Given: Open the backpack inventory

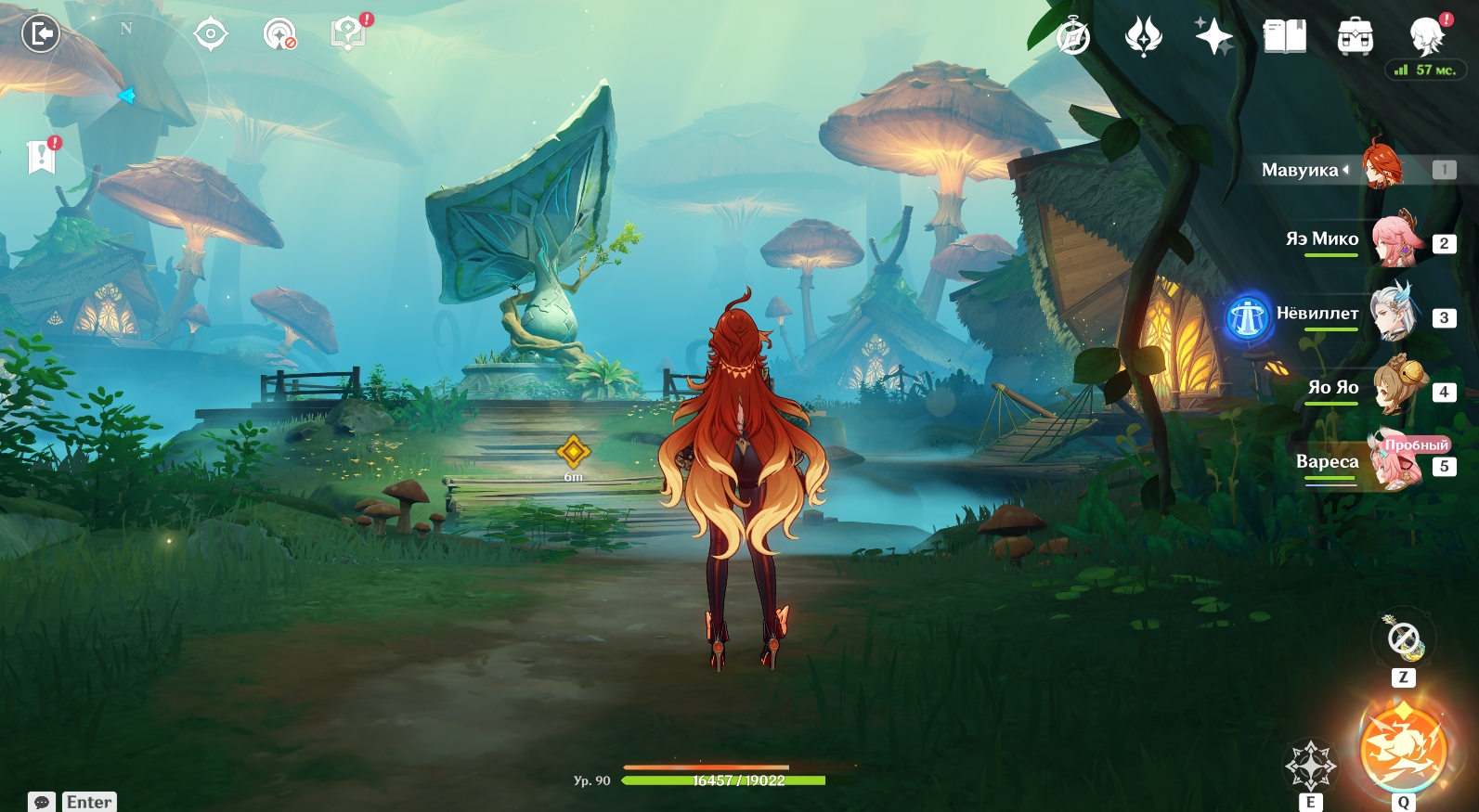Looking at the screenshot, I should pyautogui.click(x=1356, y=37).
